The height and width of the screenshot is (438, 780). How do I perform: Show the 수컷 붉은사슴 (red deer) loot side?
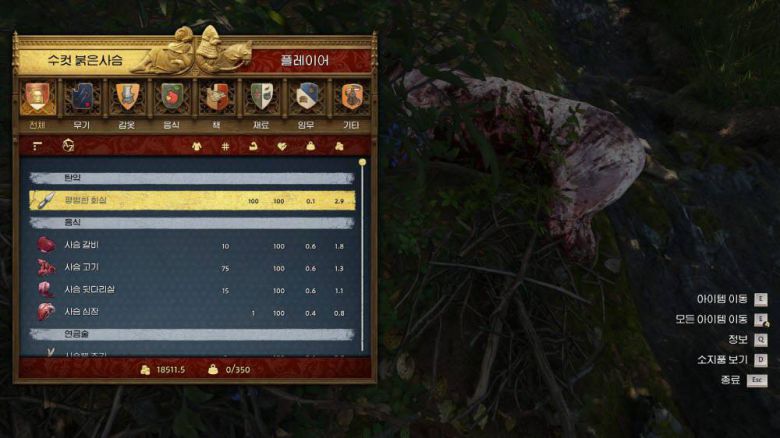click(86, 60)
